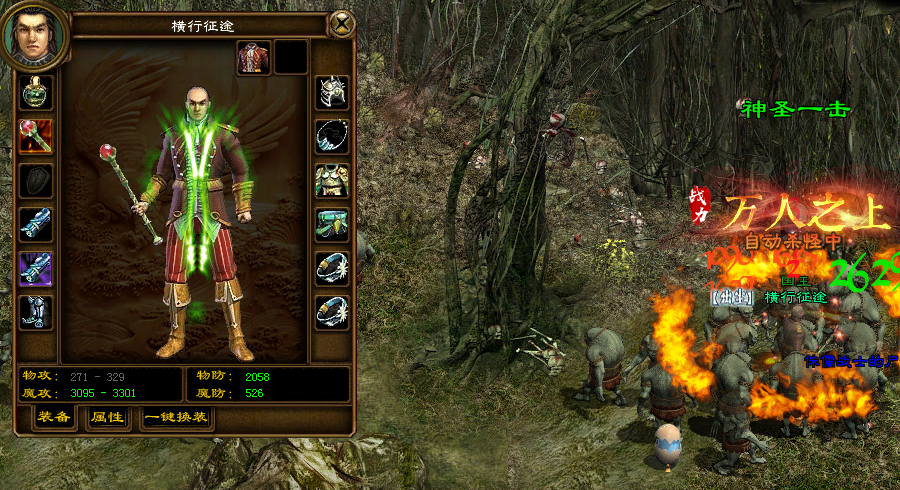Switch to the 装备 equipment tab
Viewport: 900px width, 490px height.
54,417
